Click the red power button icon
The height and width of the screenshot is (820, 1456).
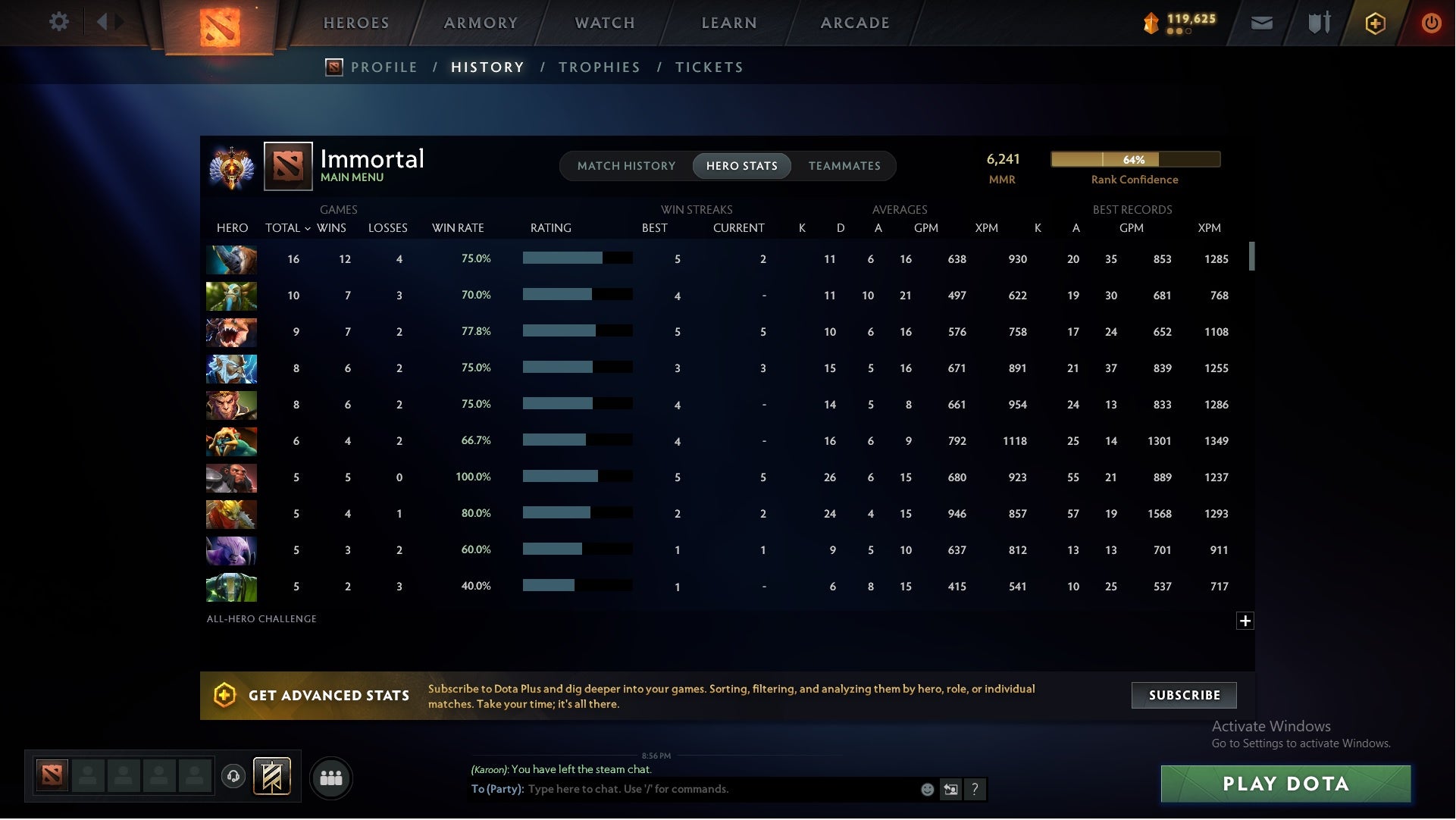point(1431,23)
